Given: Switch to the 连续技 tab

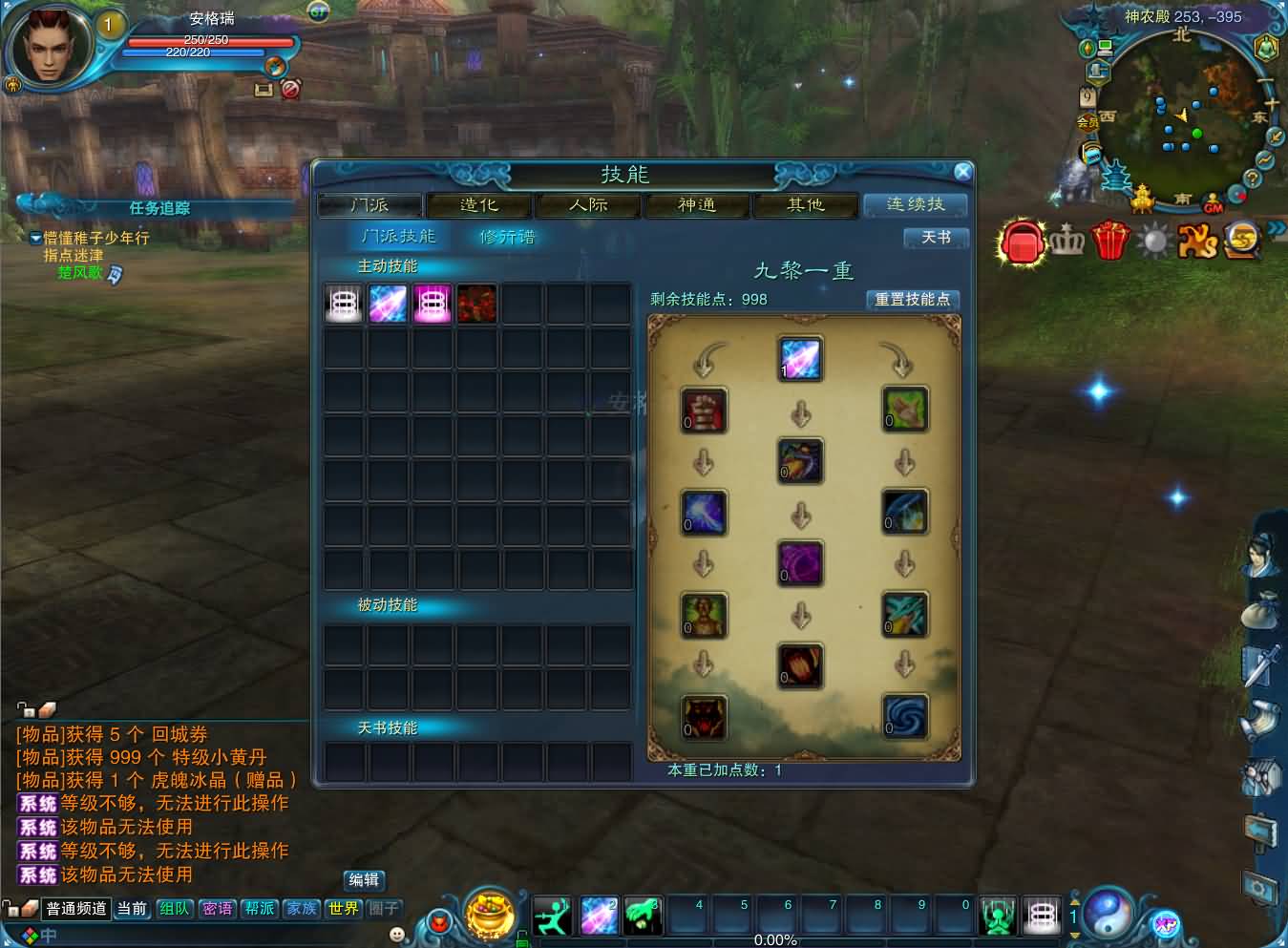Looking at the screenshot, I should point(915,205).
